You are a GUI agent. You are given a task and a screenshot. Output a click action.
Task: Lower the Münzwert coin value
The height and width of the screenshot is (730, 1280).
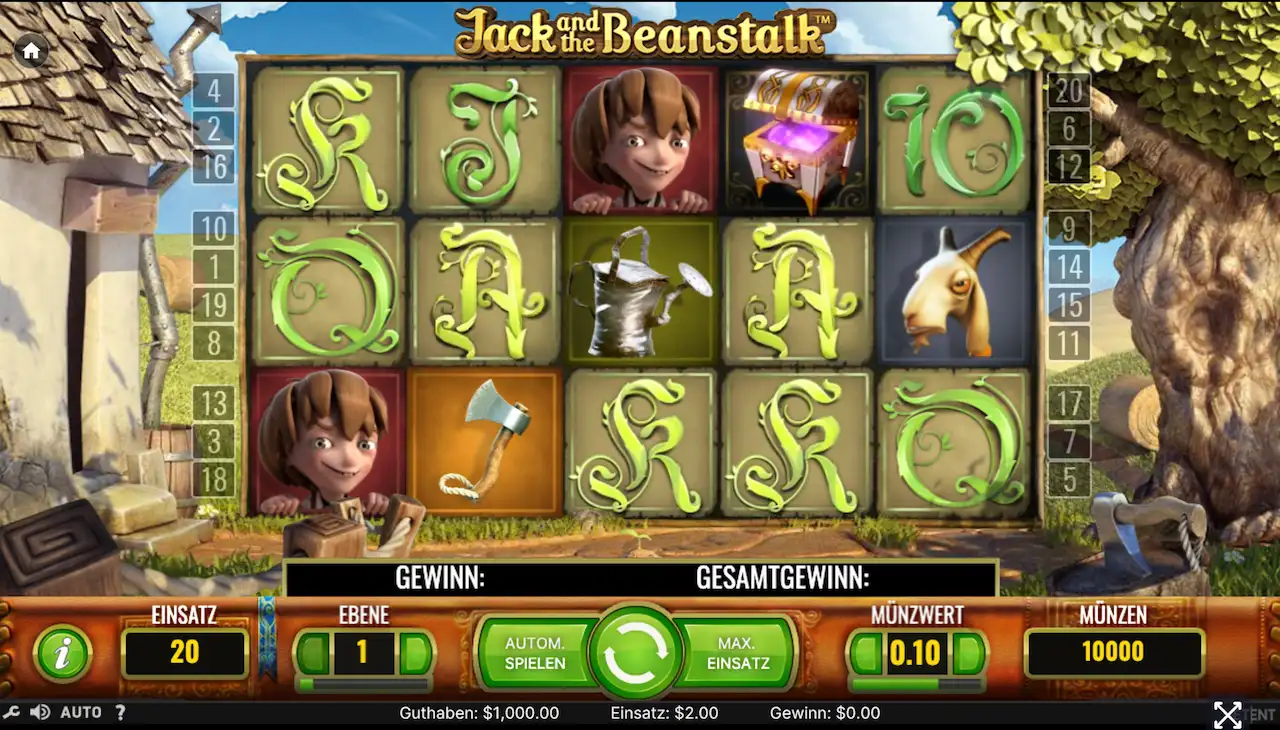click(865, 654)
